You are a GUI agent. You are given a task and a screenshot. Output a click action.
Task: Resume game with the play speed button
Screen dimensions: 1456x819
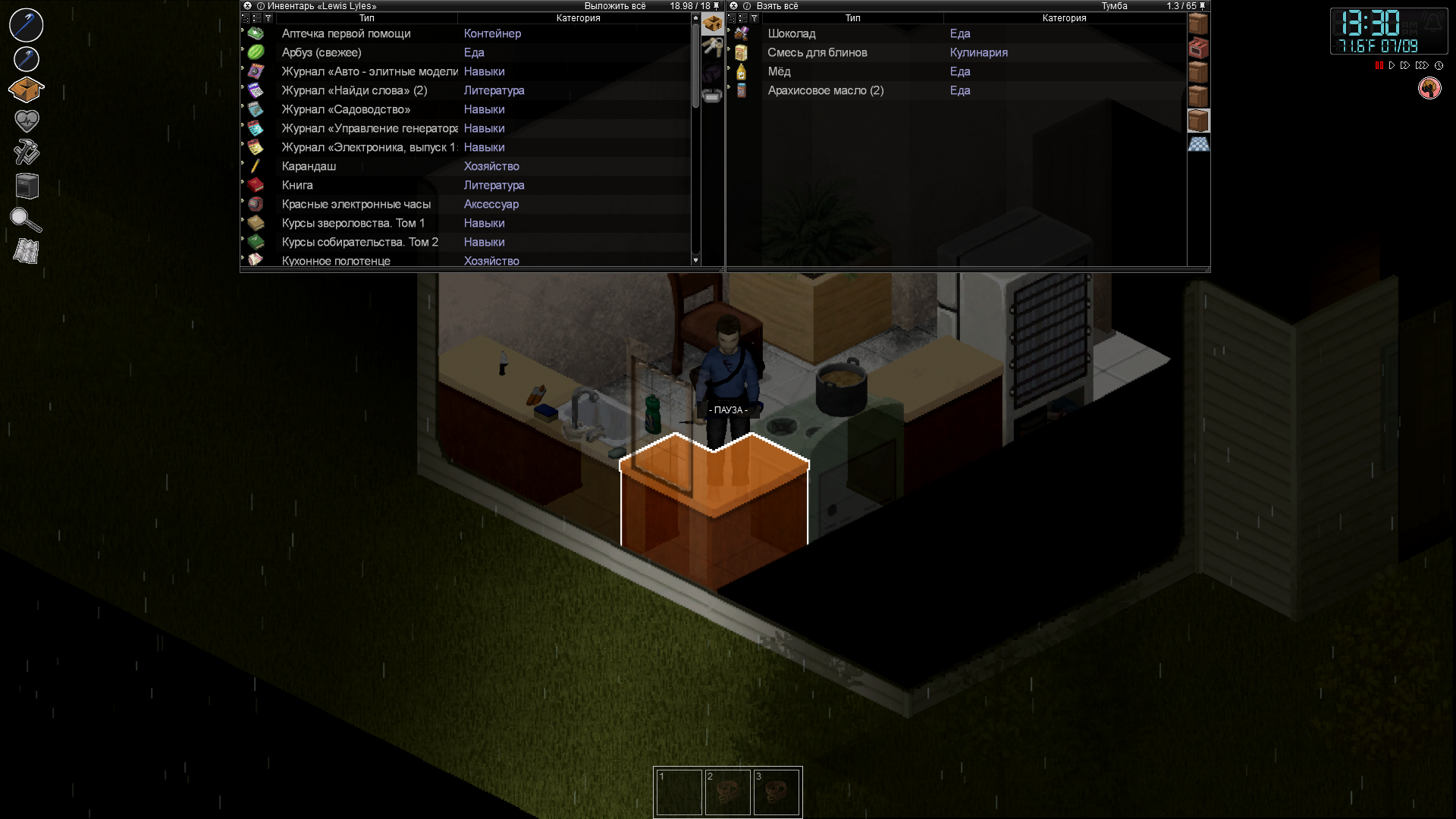coord(1392,66)
